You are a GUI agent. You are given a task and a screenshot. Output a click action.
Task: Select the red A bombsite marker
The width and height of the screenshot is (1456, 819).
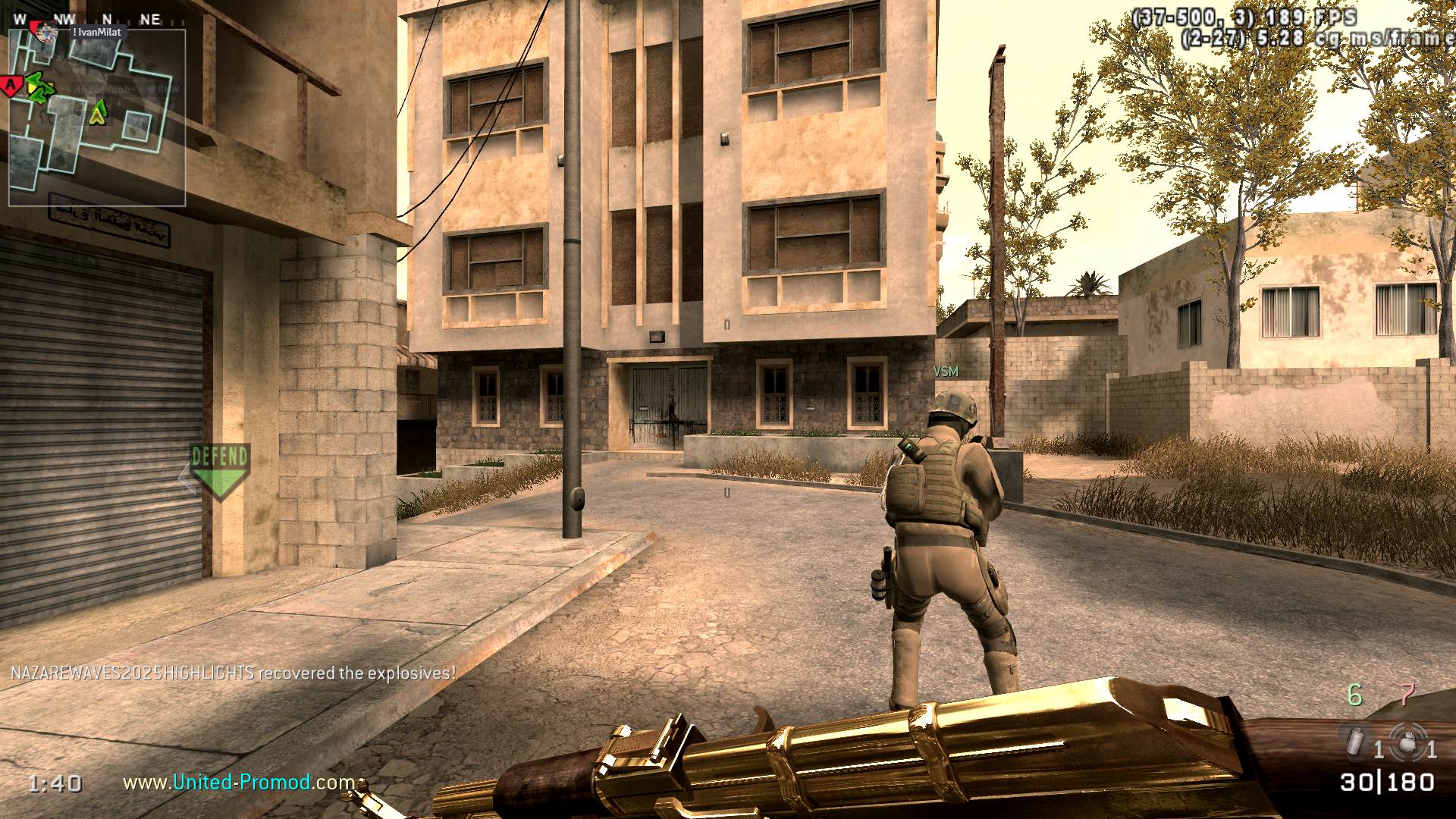tap(10, 85)
